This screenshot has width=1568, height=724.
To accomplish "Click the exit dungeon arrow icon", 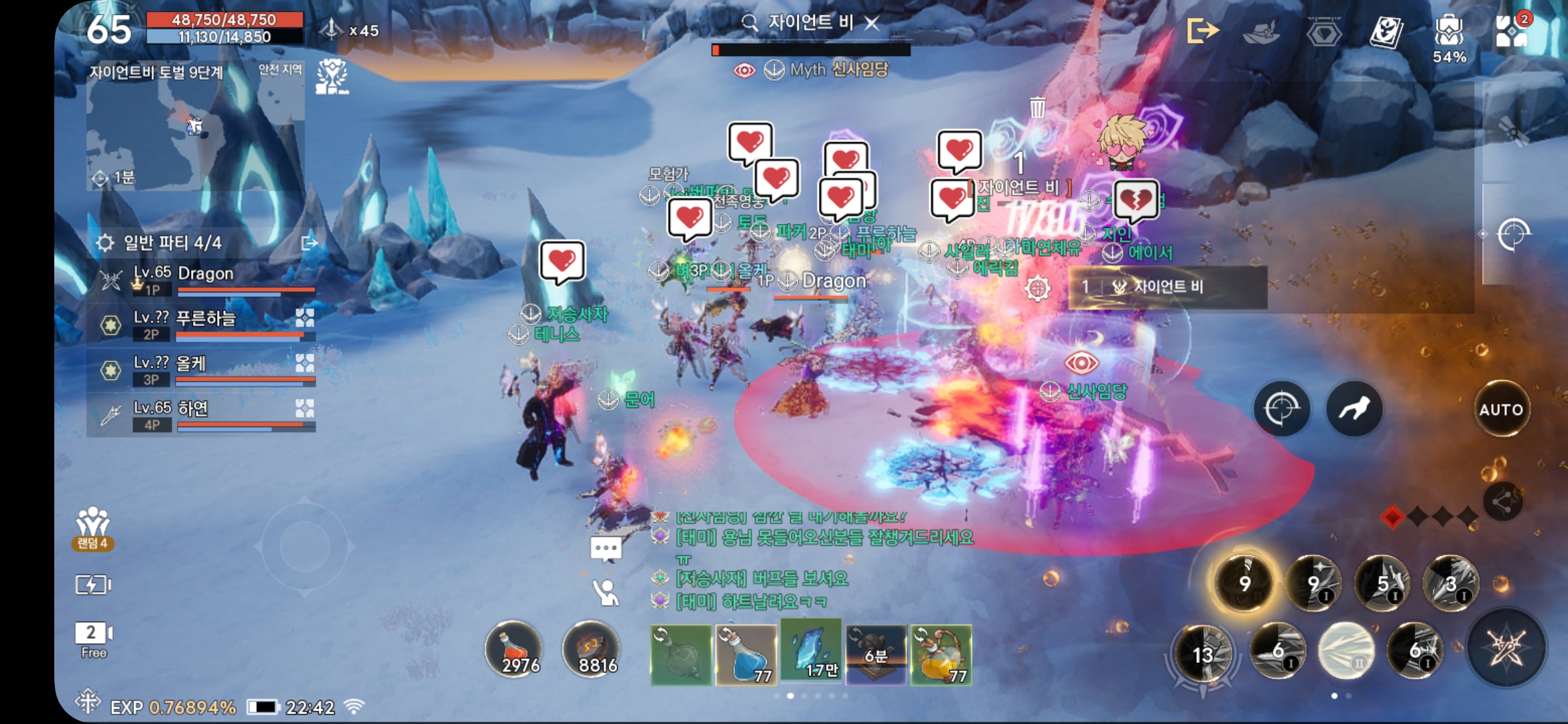I will click(x=1202, y=31).
